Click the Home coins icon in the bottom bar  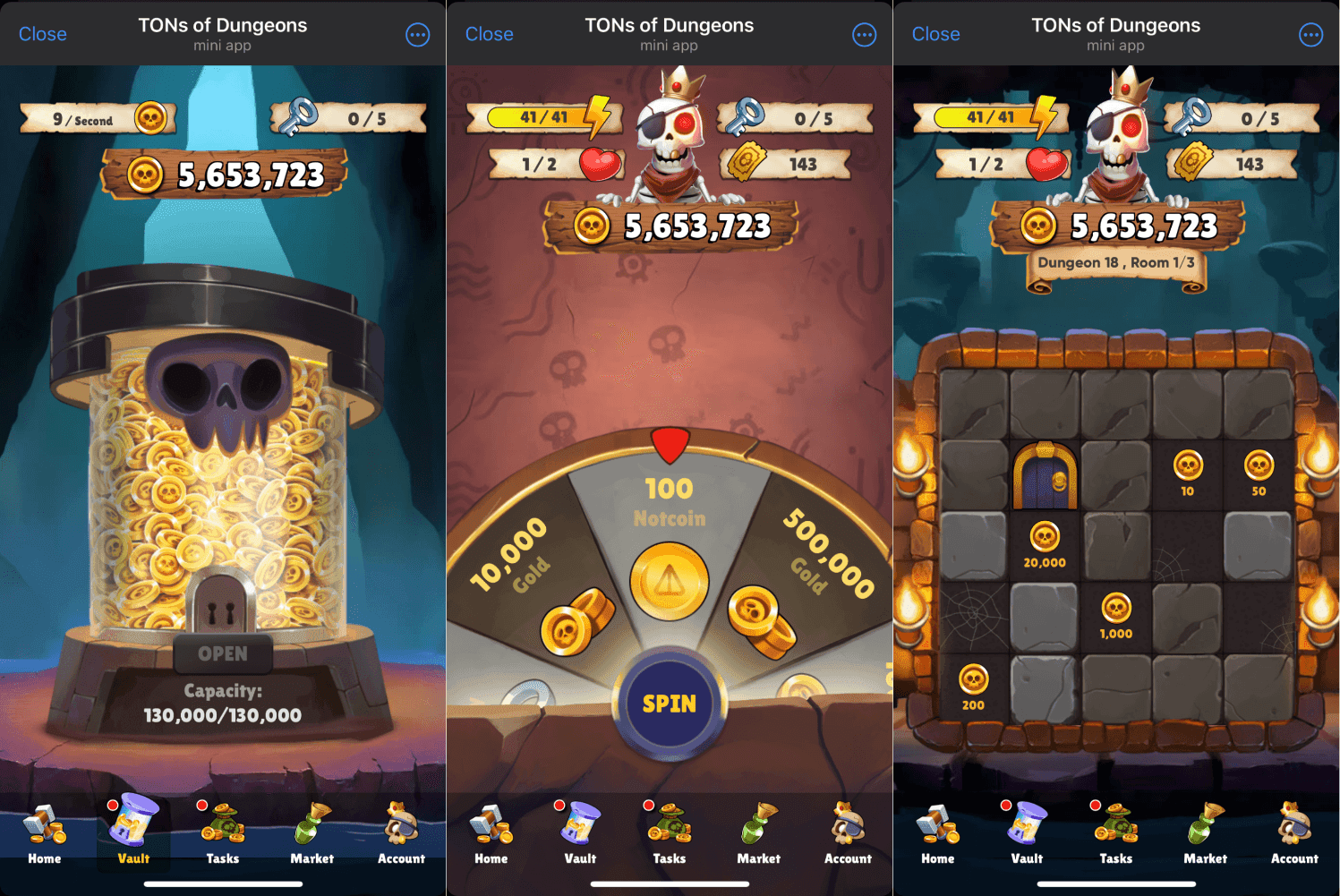pos(44,832)
